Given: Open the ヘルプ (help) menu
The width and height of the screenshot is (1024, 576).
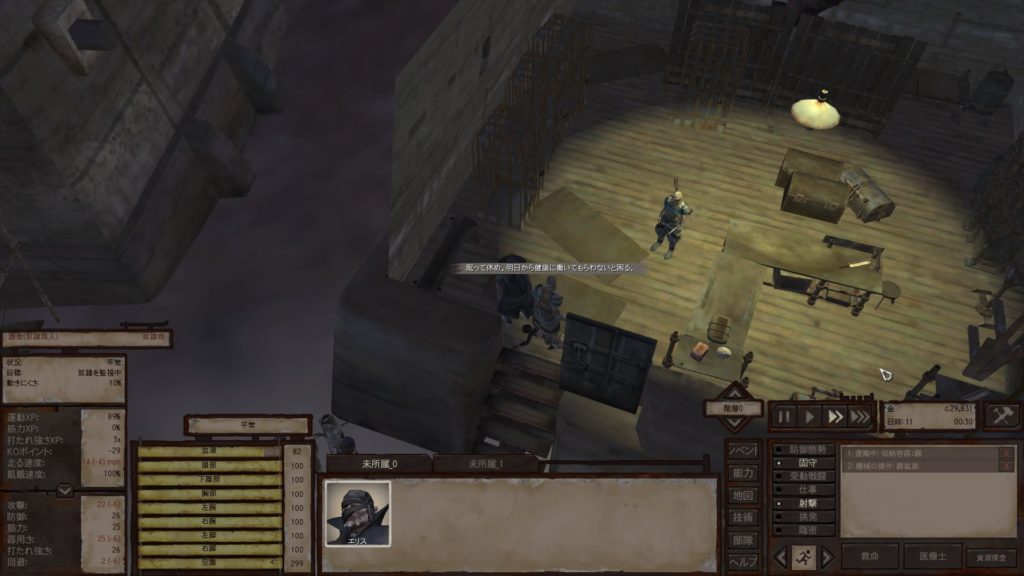Looking at the screenshot, I should pos(742,561).
